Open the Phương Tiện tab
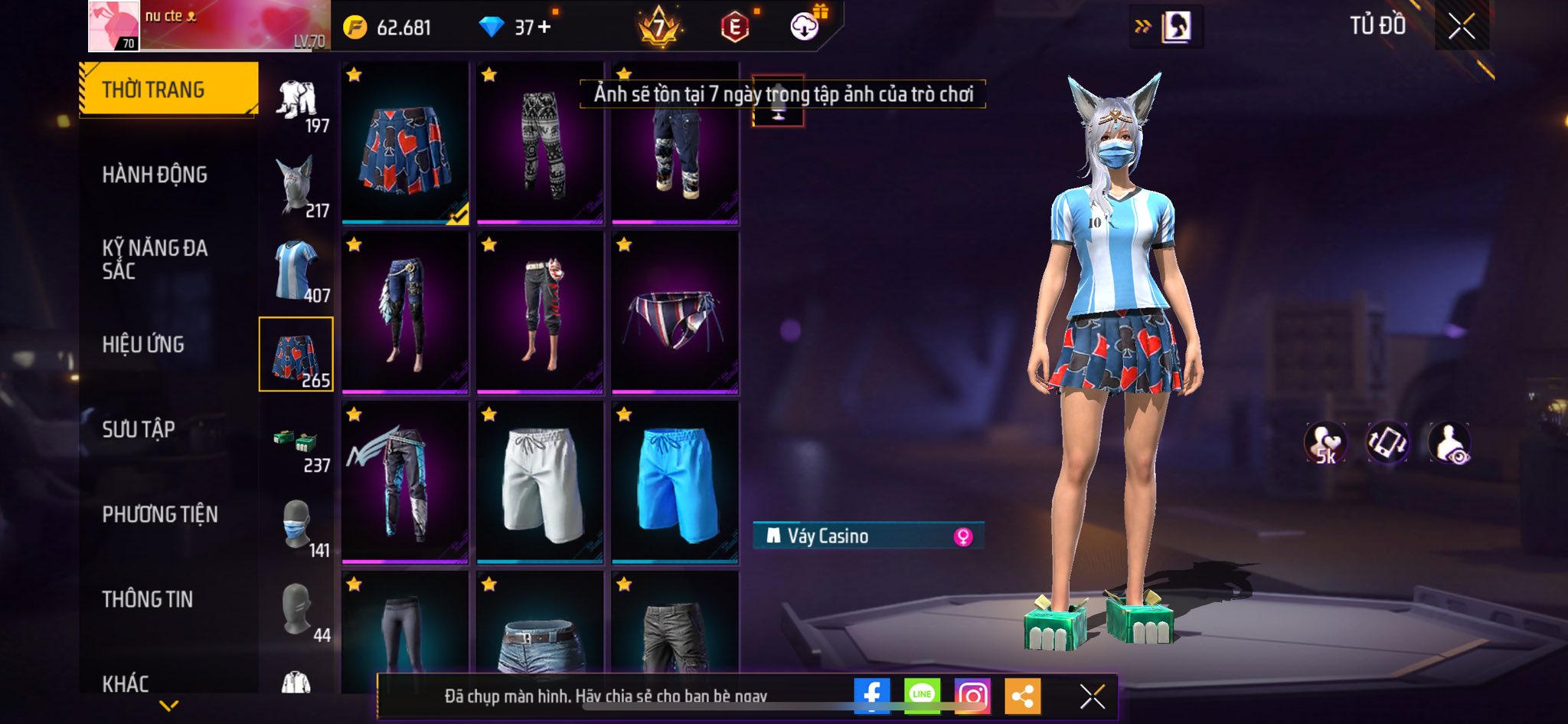The width and height of the screenshot is (1568, 724). (x=160, y=514)
